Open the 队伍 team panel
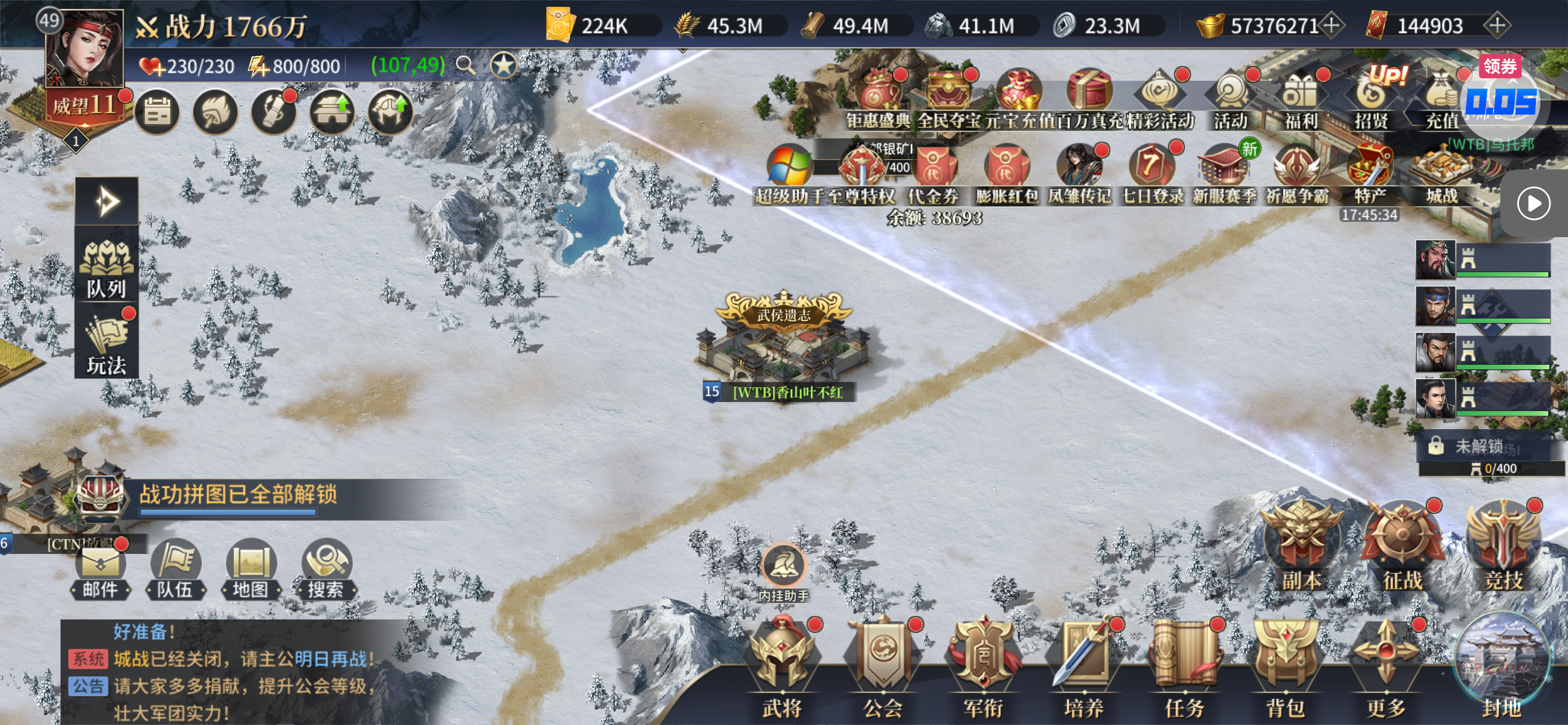Image resolution: width=1568 pixels, height=725 pixels. point(176,569)
